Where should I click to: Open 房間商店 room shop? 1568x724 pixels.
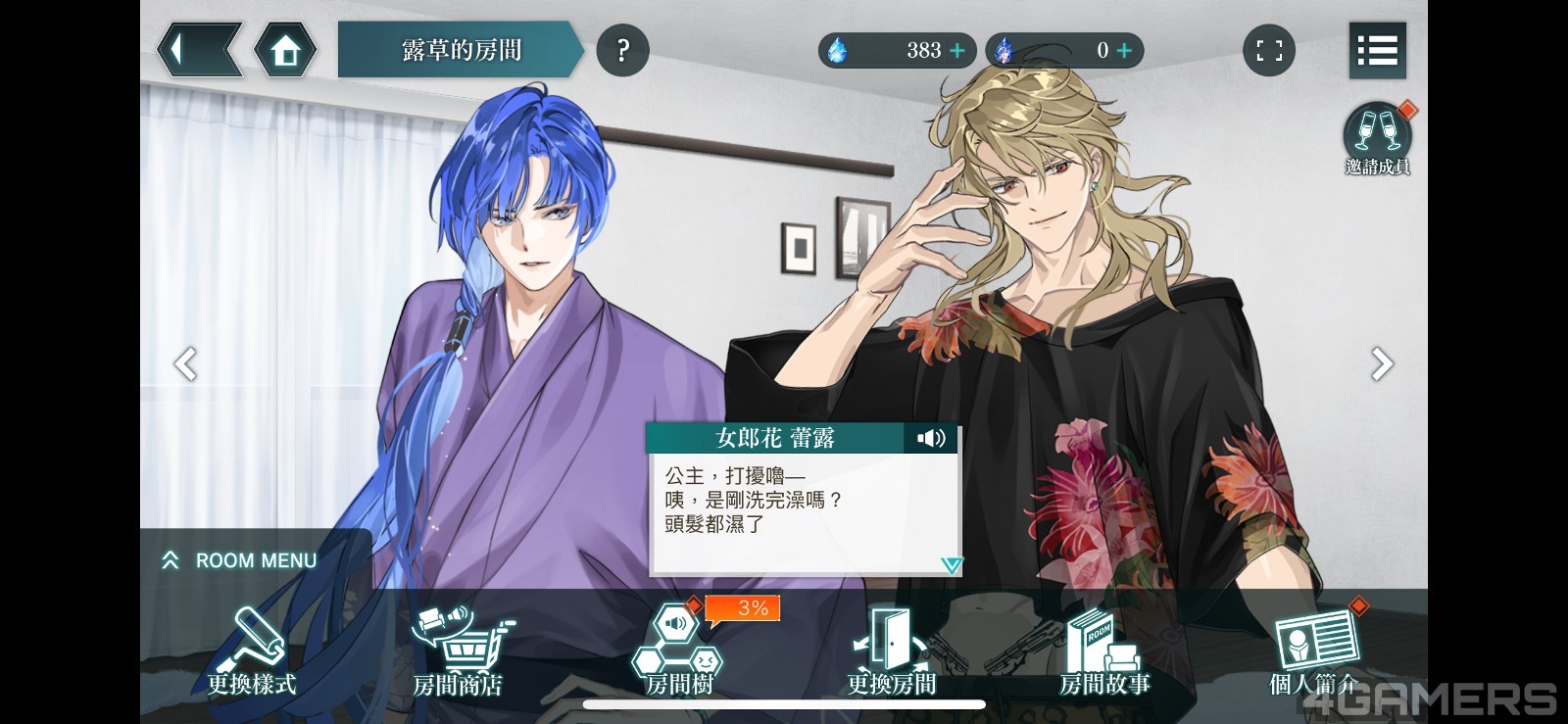coord(458,652)
